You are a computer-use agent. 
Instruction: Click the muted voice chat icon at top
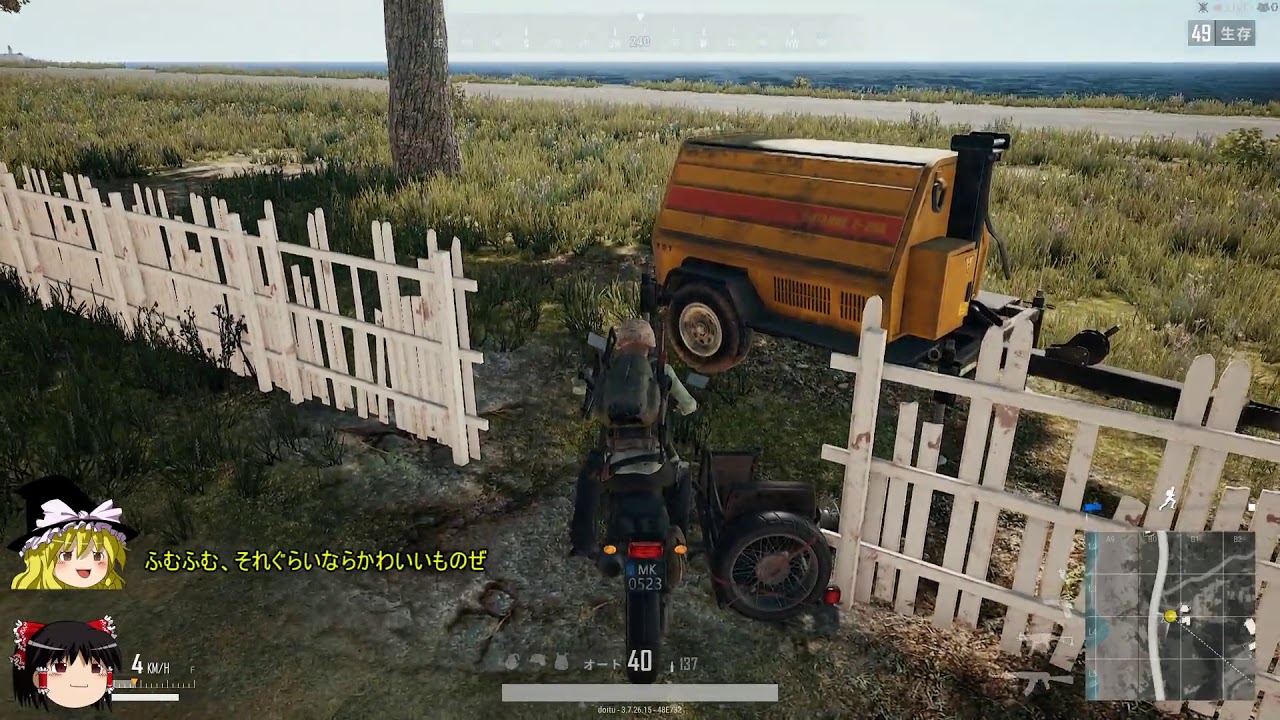(1203, 7)
